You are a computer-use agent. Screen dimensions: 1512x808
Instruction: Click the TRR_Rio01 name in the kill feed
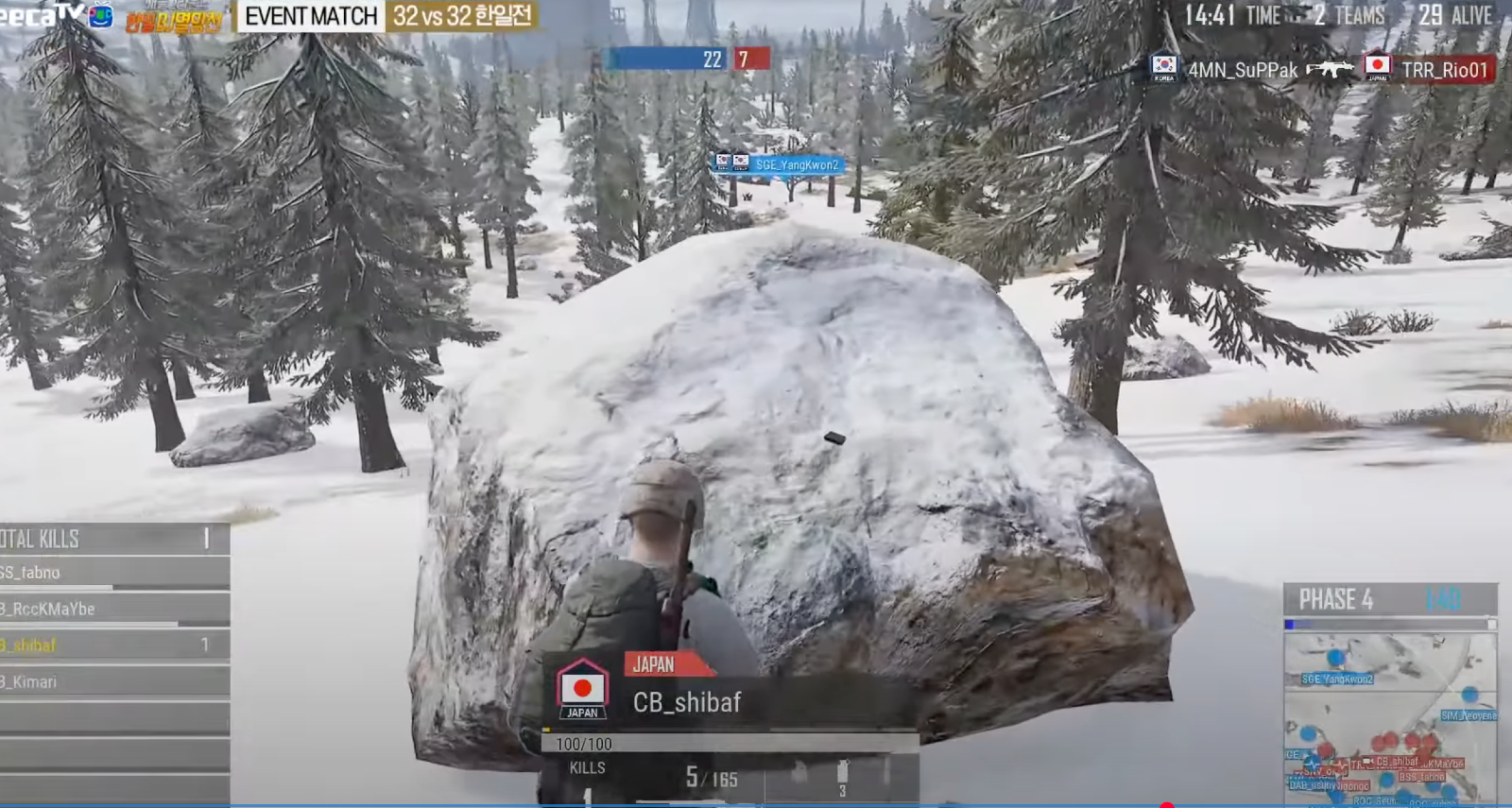[1444, 70]
